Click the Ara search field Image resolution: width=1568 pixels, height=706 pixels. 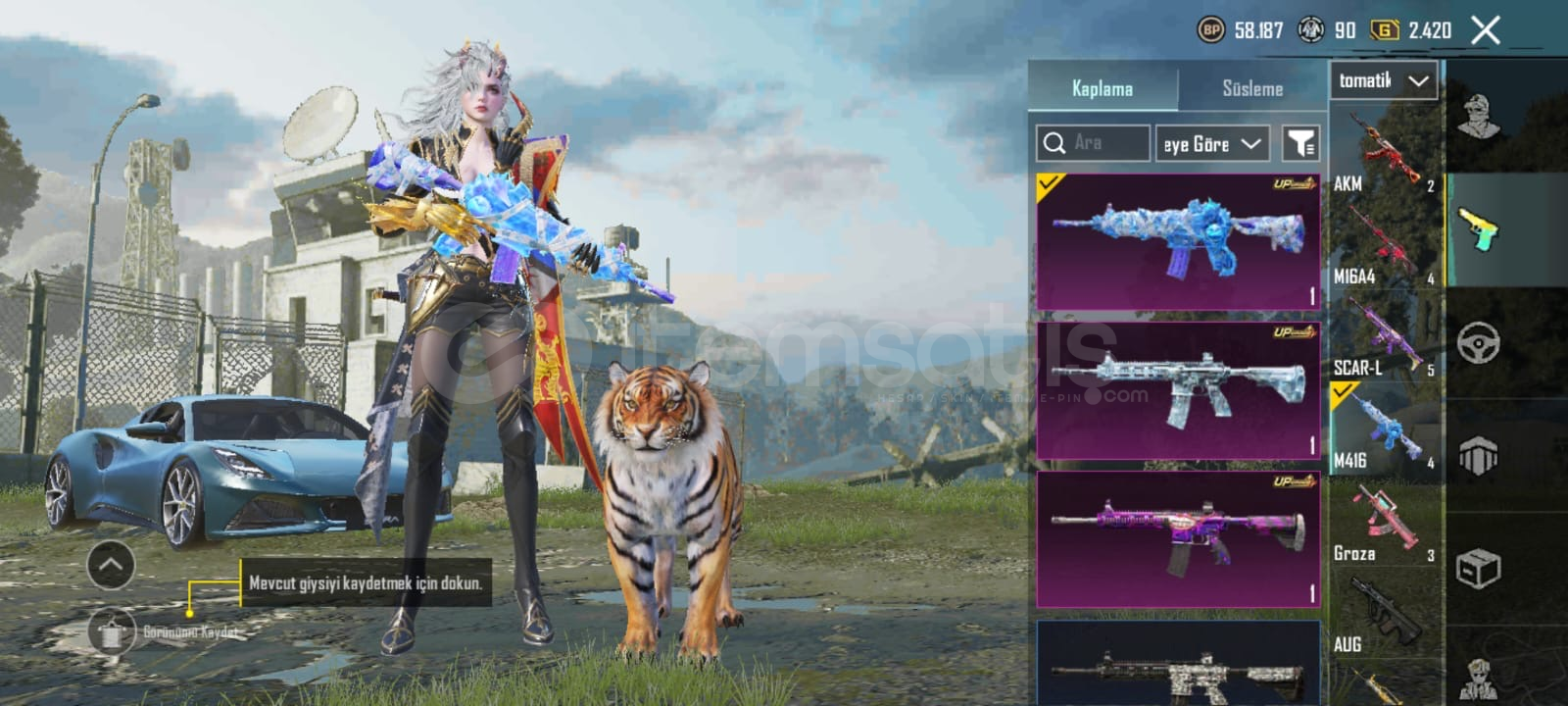(x=1094, y=143)
